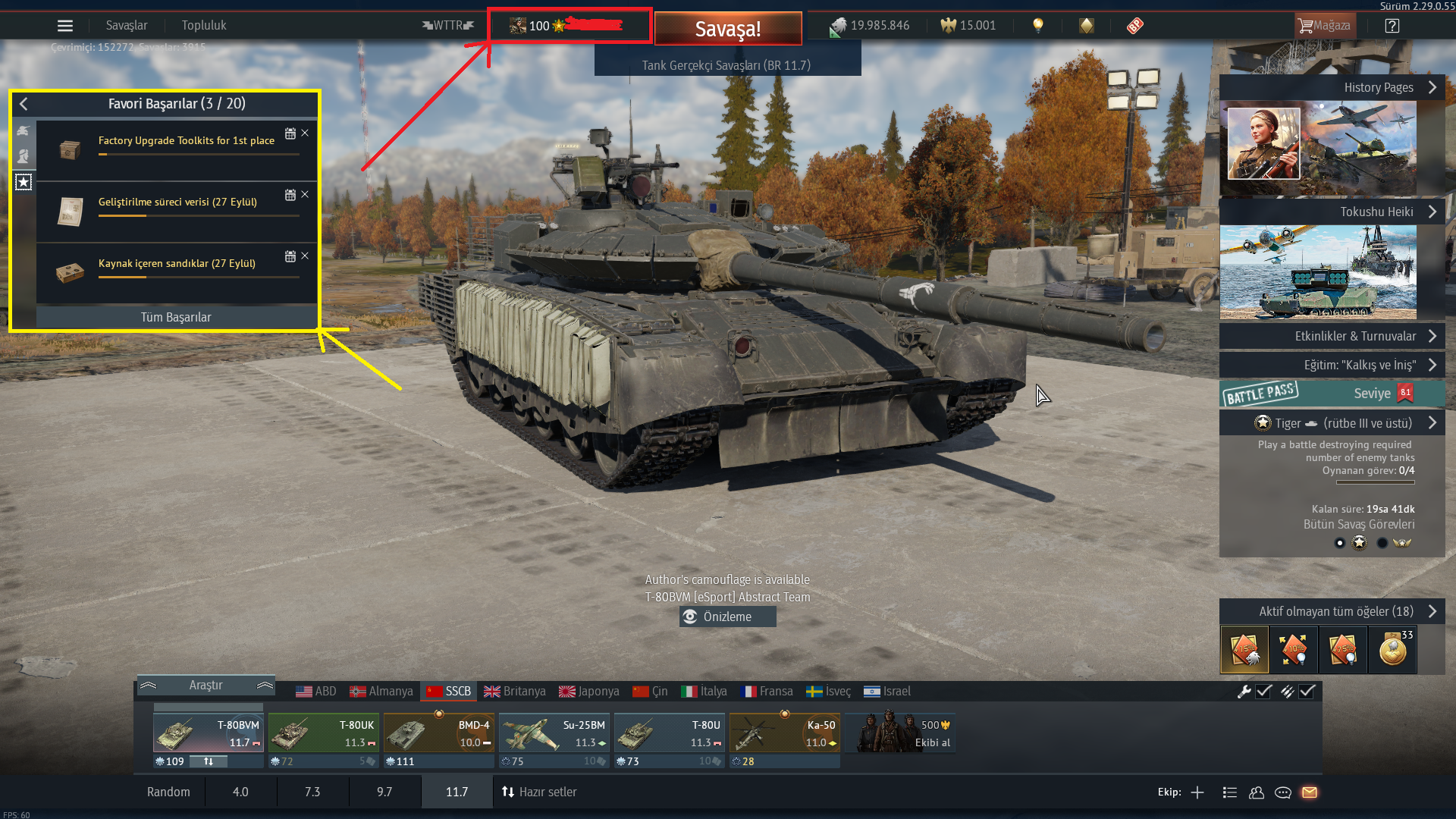Open the Mağaza store
This screenshot has width=1456, height=819.
pyautogui.click(x=1323, y=26)
